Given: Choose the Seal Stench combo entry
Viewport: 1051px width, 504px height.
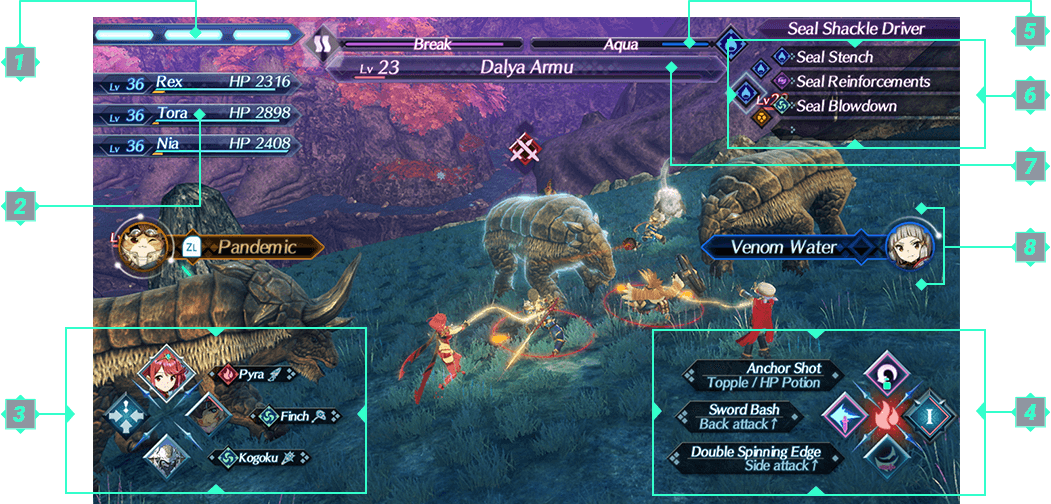Looking at the screenshot, I should 835,58.
